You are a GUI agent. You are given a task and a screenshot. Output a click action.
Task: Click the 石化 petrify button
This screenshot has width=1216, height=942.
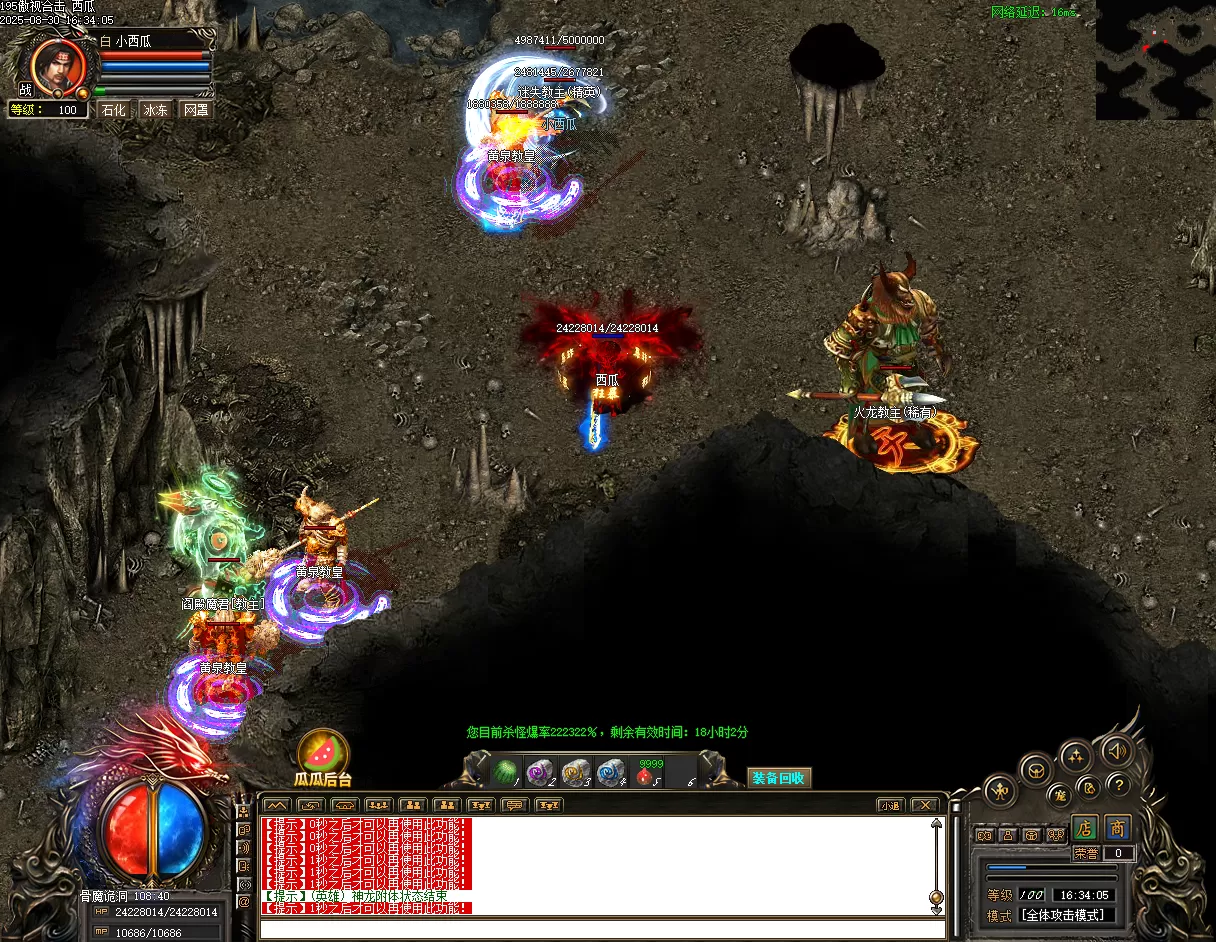(x=114, y=110)
